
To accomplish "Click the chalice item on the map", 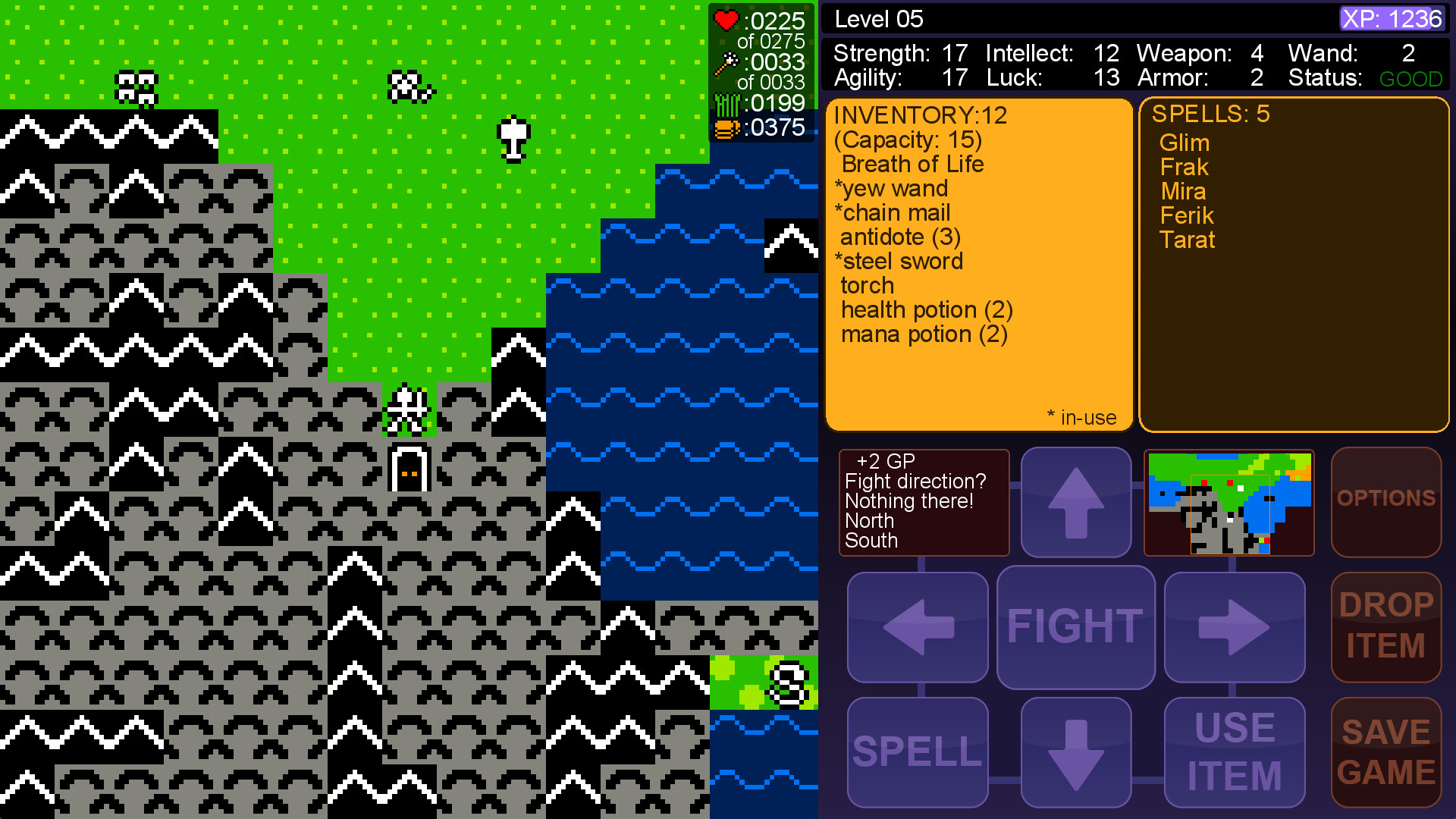I will pyautogui.click(x=513, y=136).
